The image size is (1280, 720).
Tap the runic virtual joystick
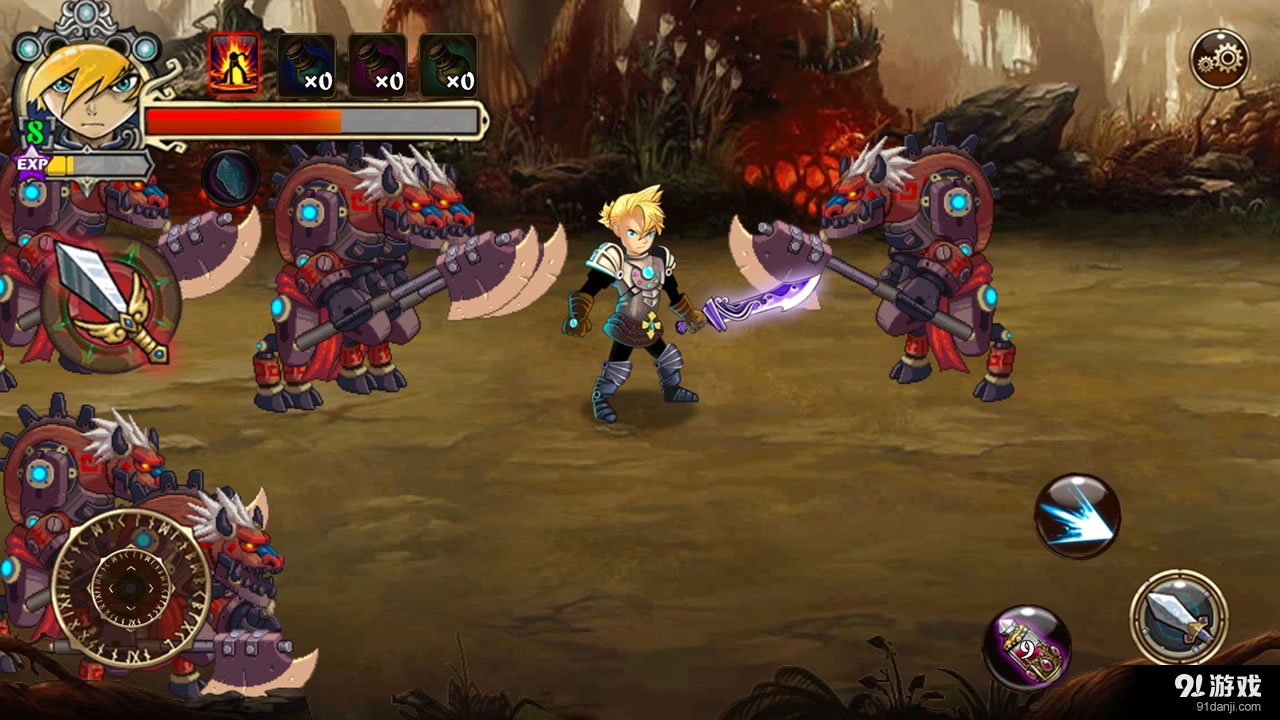(x=130, y=587)
